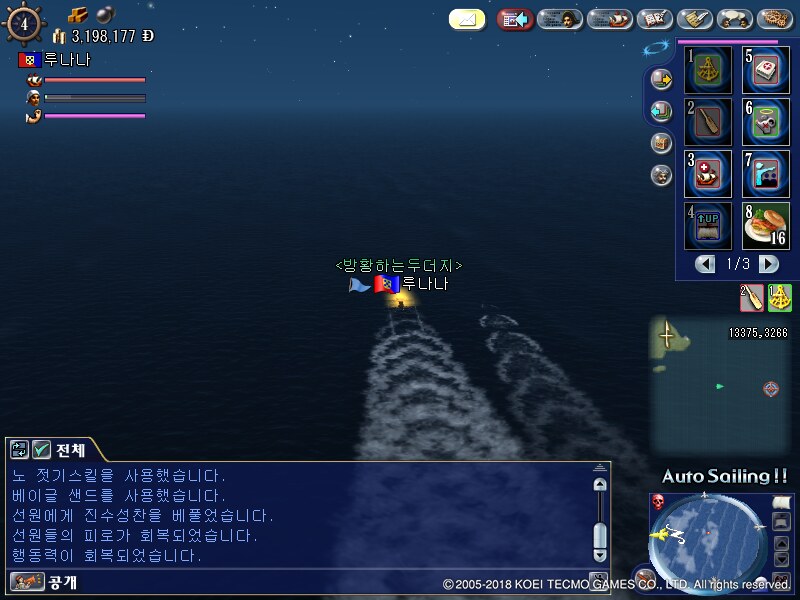The width and height of the screenshot is (800, 600).
Task: Open the mail envelope icon
Action: (467, 19)
